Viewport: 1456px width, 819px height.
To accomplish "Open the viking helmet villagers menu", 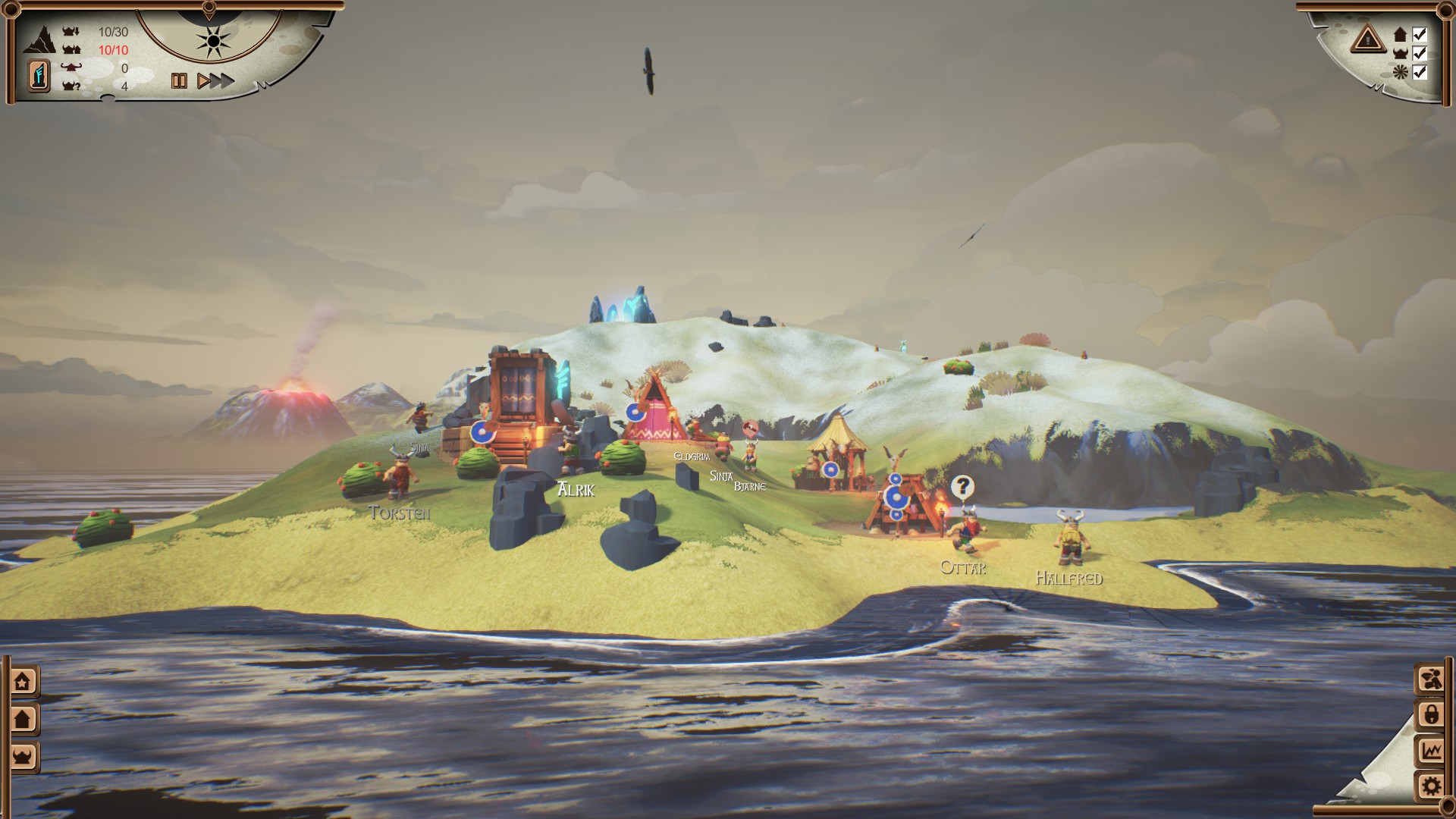I will coord(23,756).
